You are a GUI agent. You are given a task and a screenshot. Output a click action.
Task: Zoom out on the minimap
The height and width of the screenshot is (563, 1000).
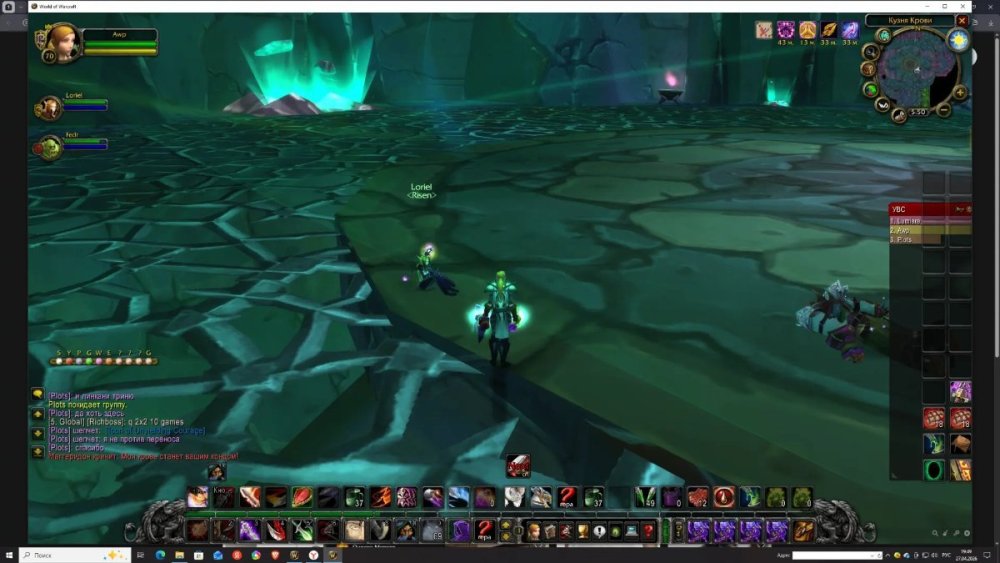pos(946,108)
